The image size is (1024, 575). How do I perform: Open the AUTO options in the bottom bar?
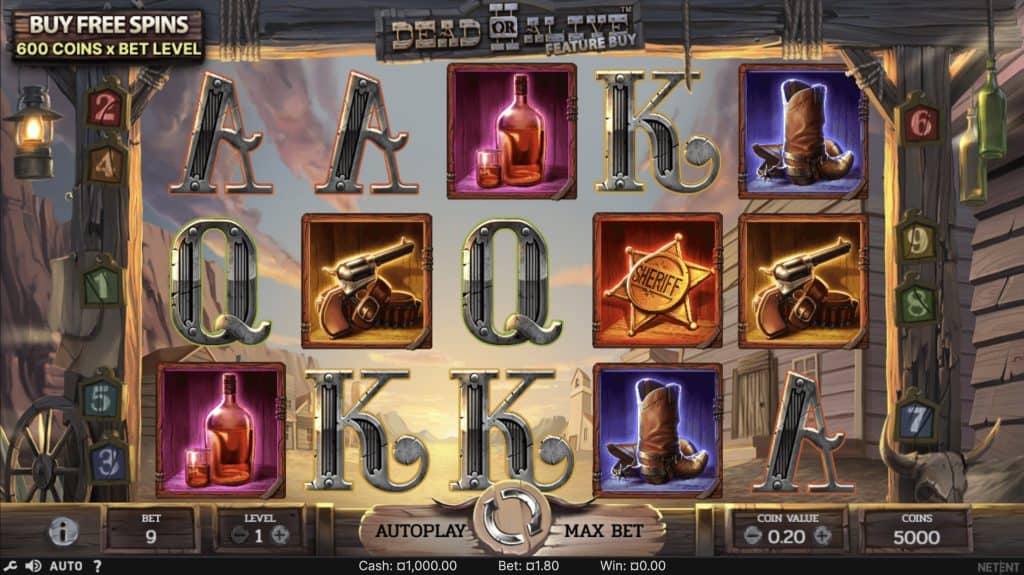66,566
